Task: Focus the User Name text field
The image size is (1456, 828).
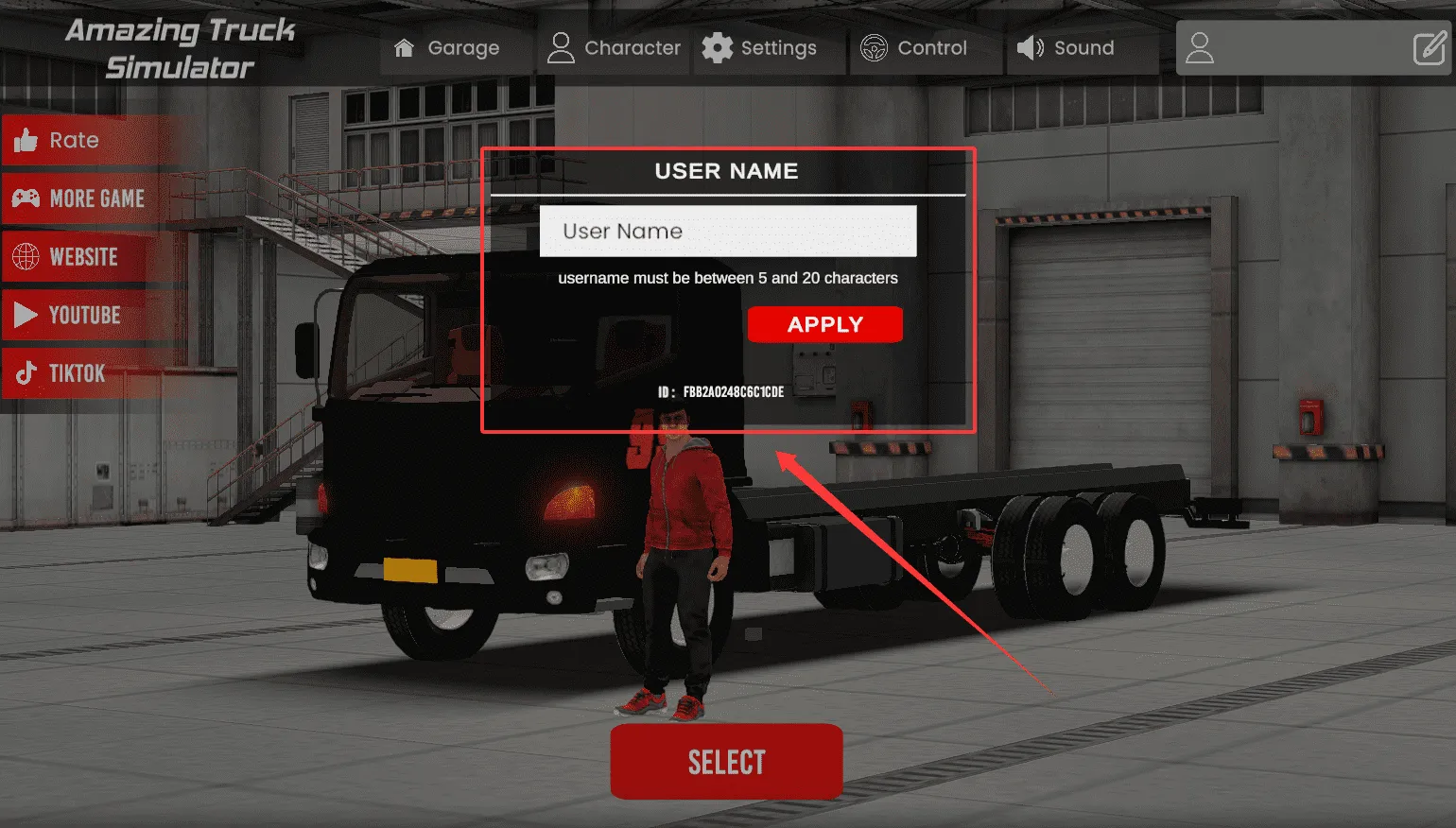Action: point(727,232)
